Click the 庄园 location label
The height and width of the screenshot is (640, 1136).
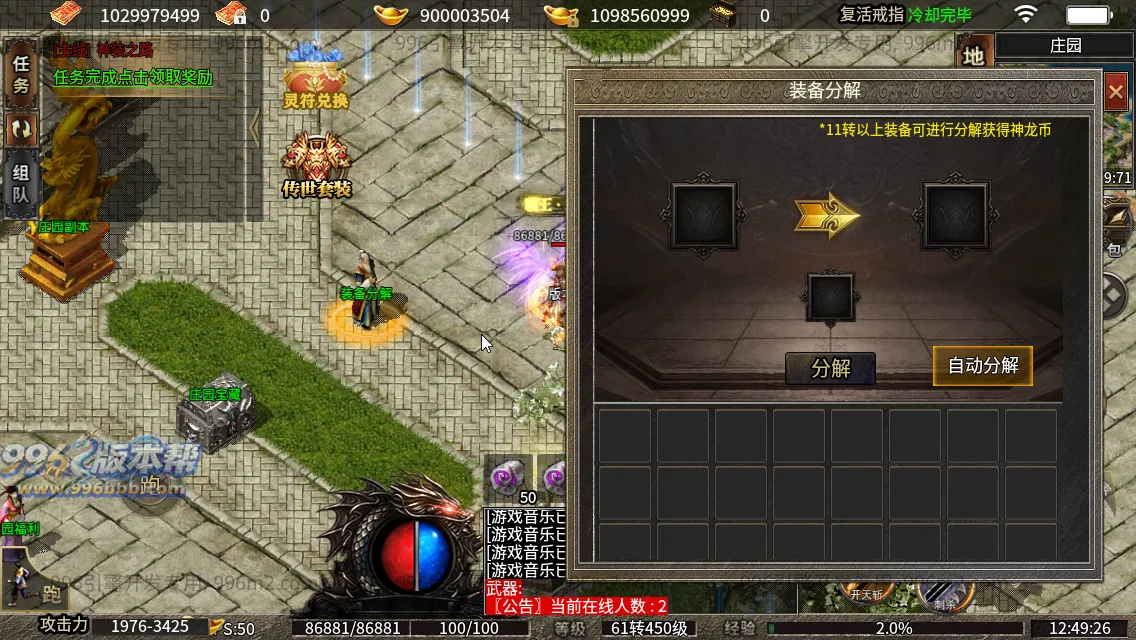pyautogui.click(x=1064, y=46)
